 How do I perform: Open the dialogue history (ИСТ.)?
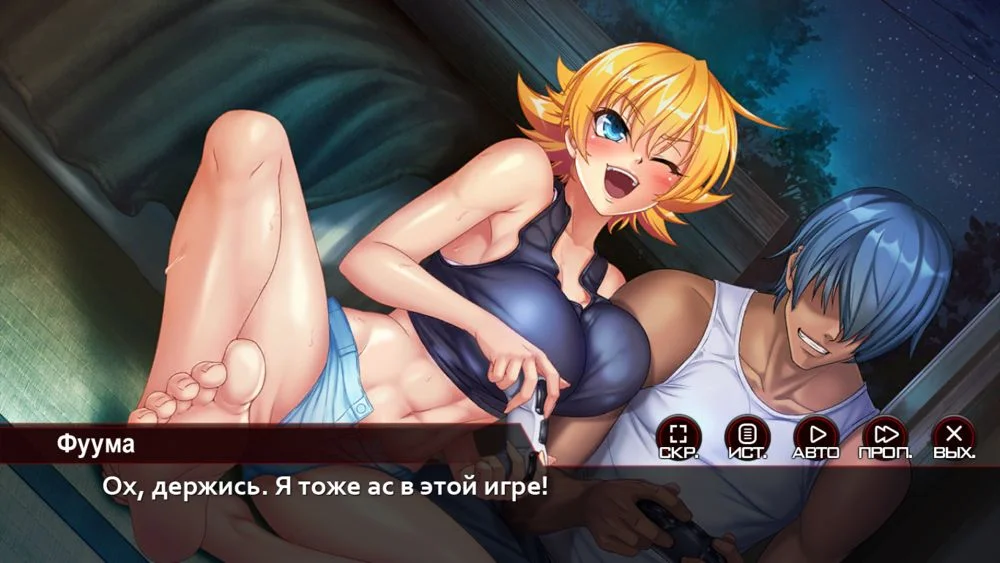tap(747, 436)
